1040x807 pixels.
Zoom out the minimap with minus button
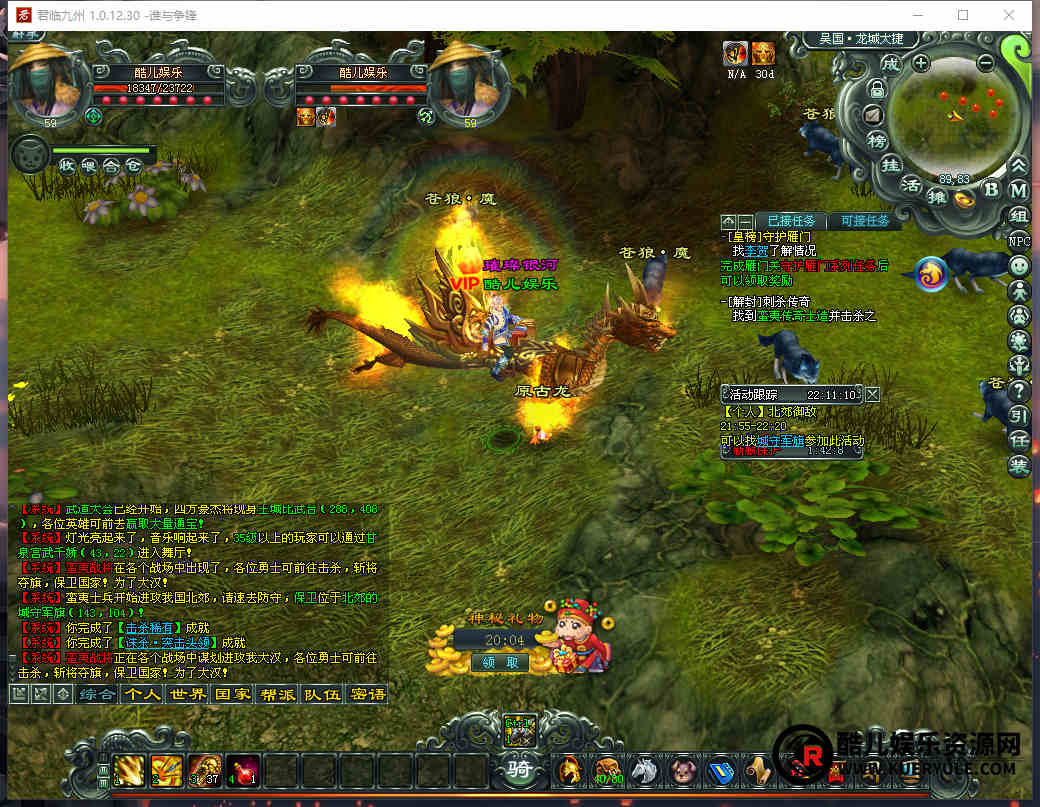985,62
